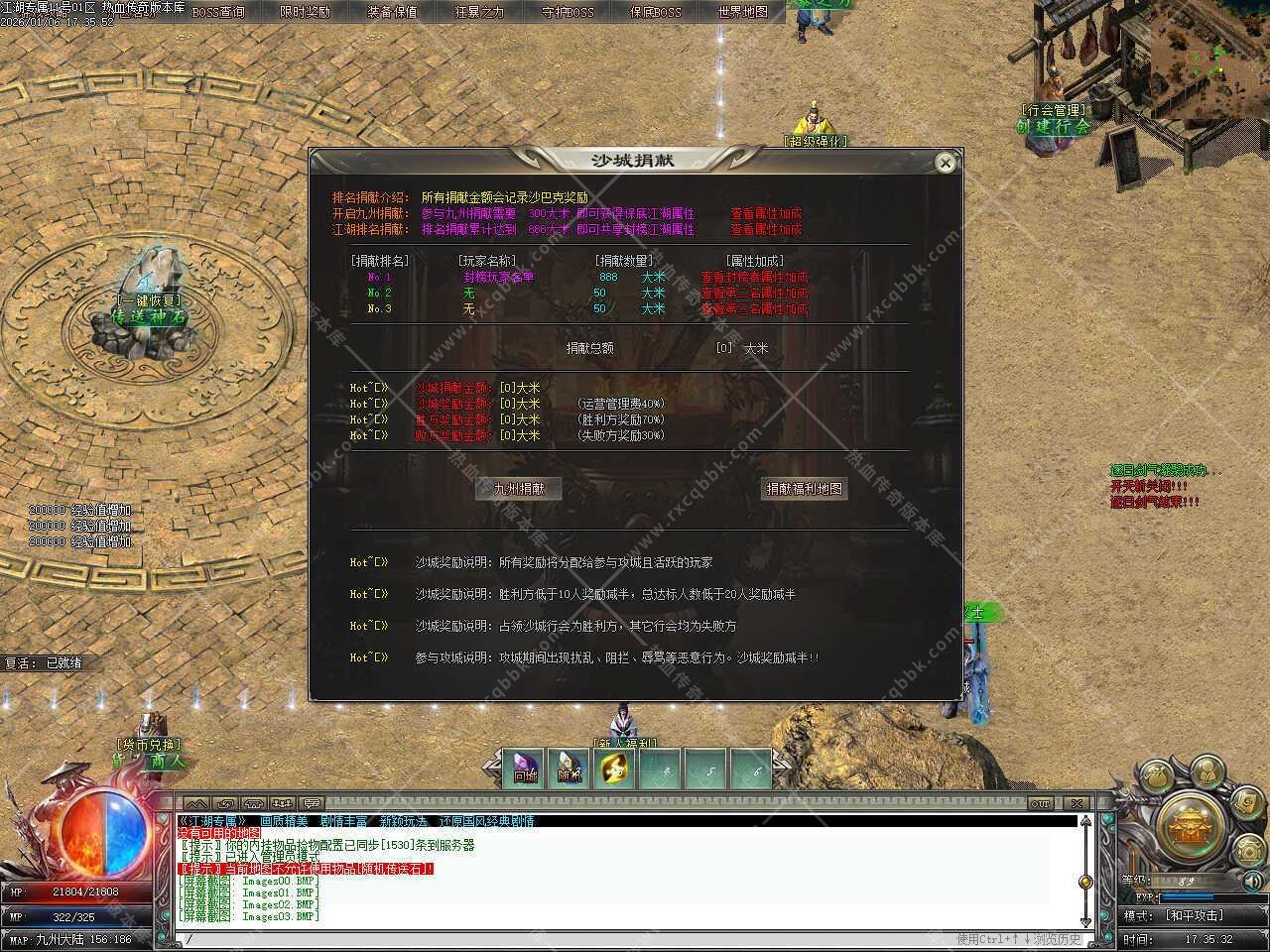Activate the golden swirl hotbar skill
This screenshot has width=1270, height=952.
pos(615,770)
